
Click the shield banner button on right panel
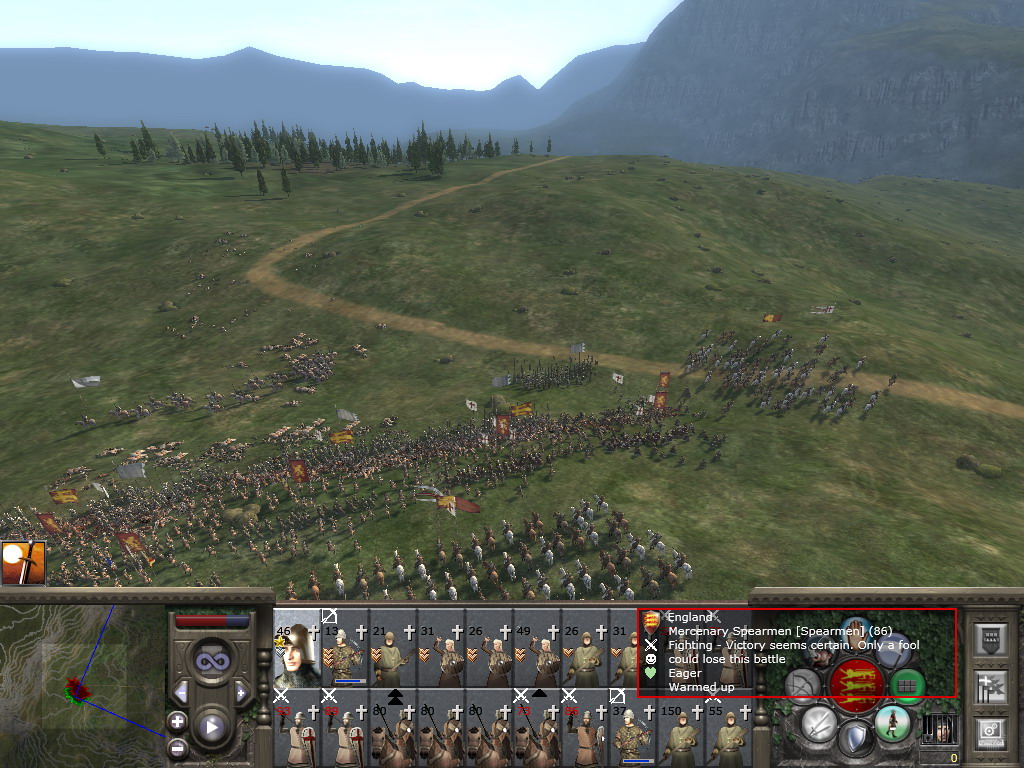(x=991, y=638)
